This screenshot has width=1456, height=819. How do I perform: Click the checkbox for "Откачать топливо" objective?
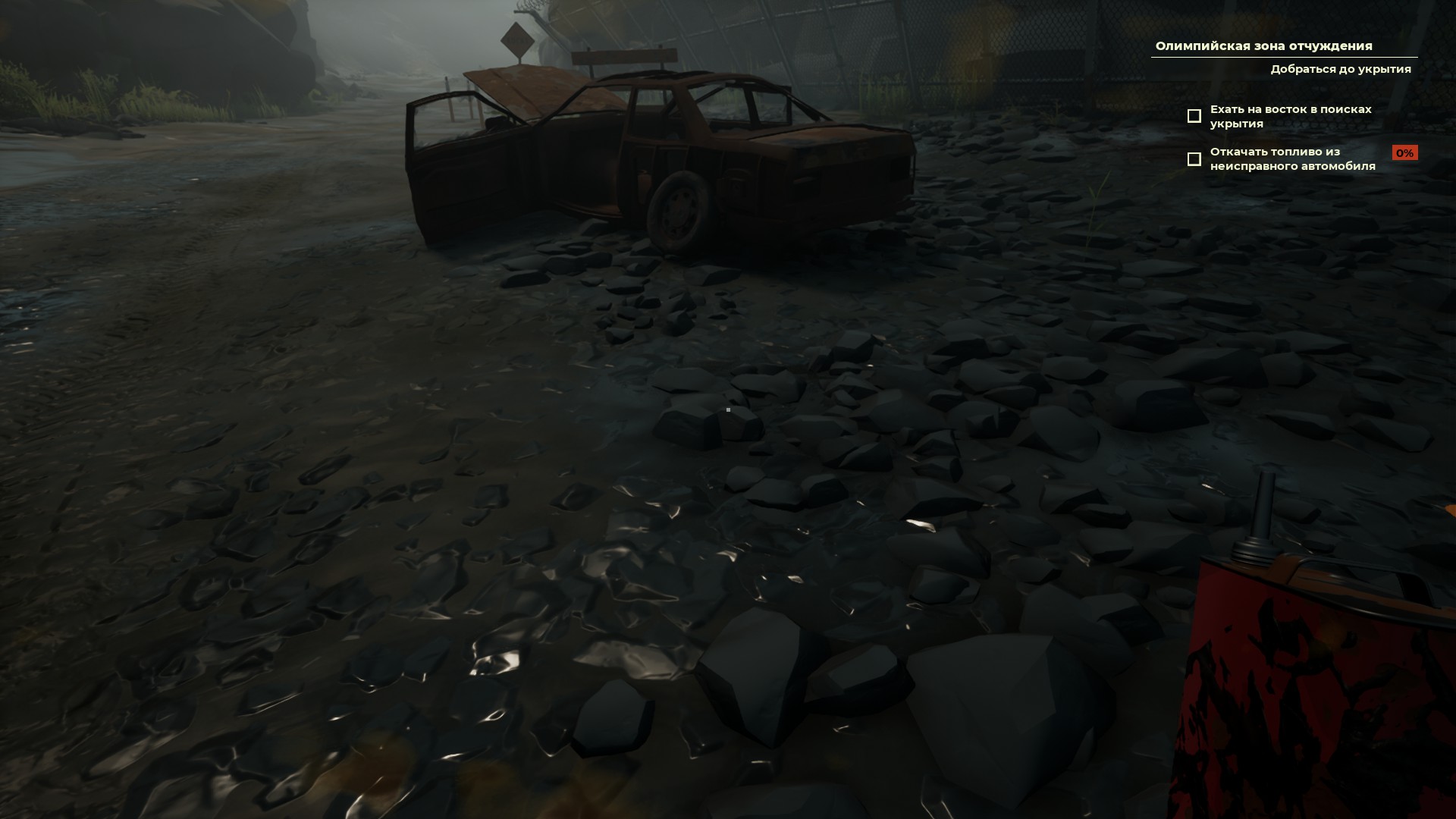[1194, 159]
